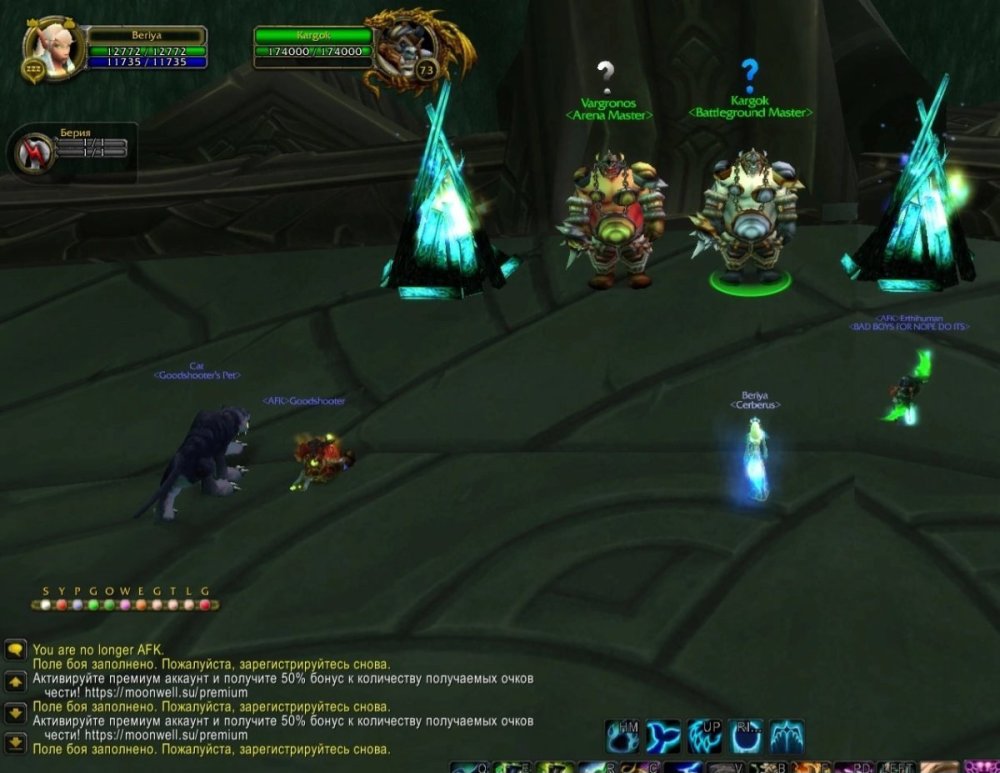Open the chat menu speech bubble button
Screen dimensions: 1000x773
click(x=15, y=650)
